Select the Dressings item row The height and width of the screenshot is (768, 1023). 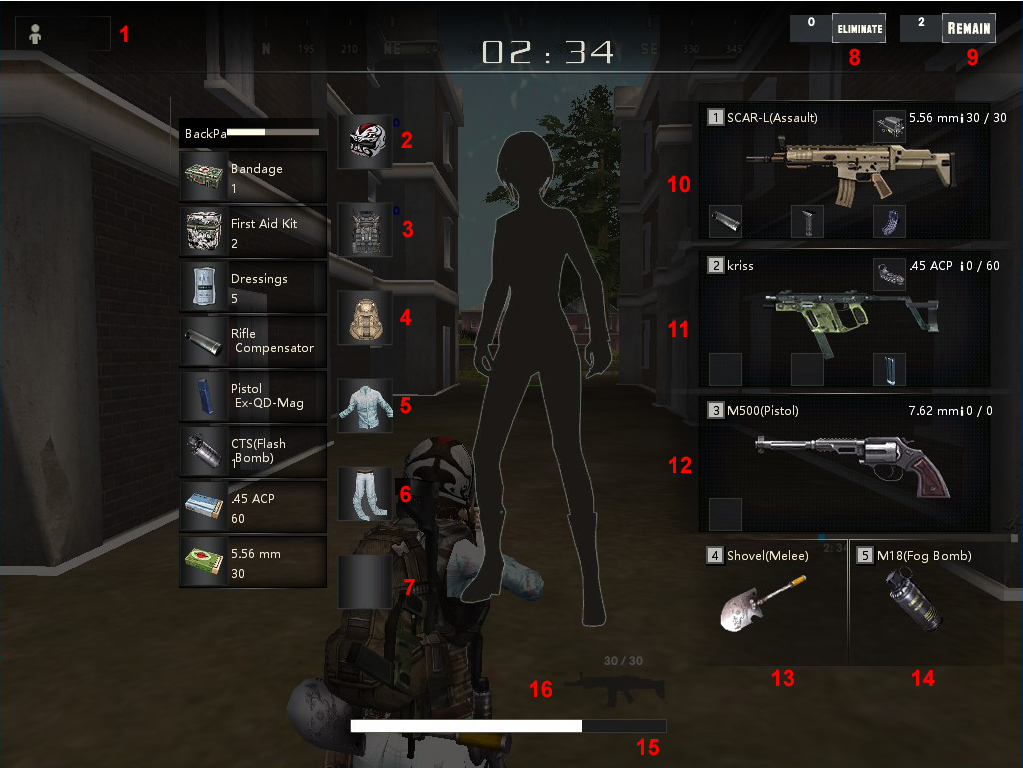(253, 287)
